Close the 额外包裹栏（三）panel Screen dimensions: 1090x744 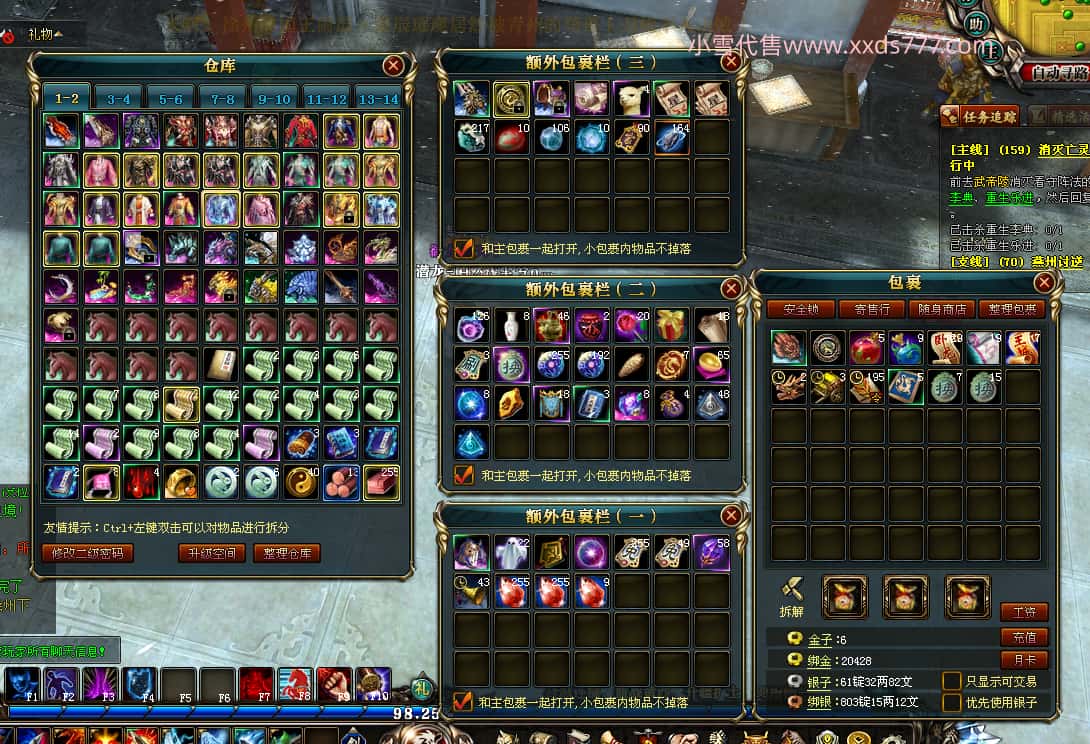click(x=731, y=62)
